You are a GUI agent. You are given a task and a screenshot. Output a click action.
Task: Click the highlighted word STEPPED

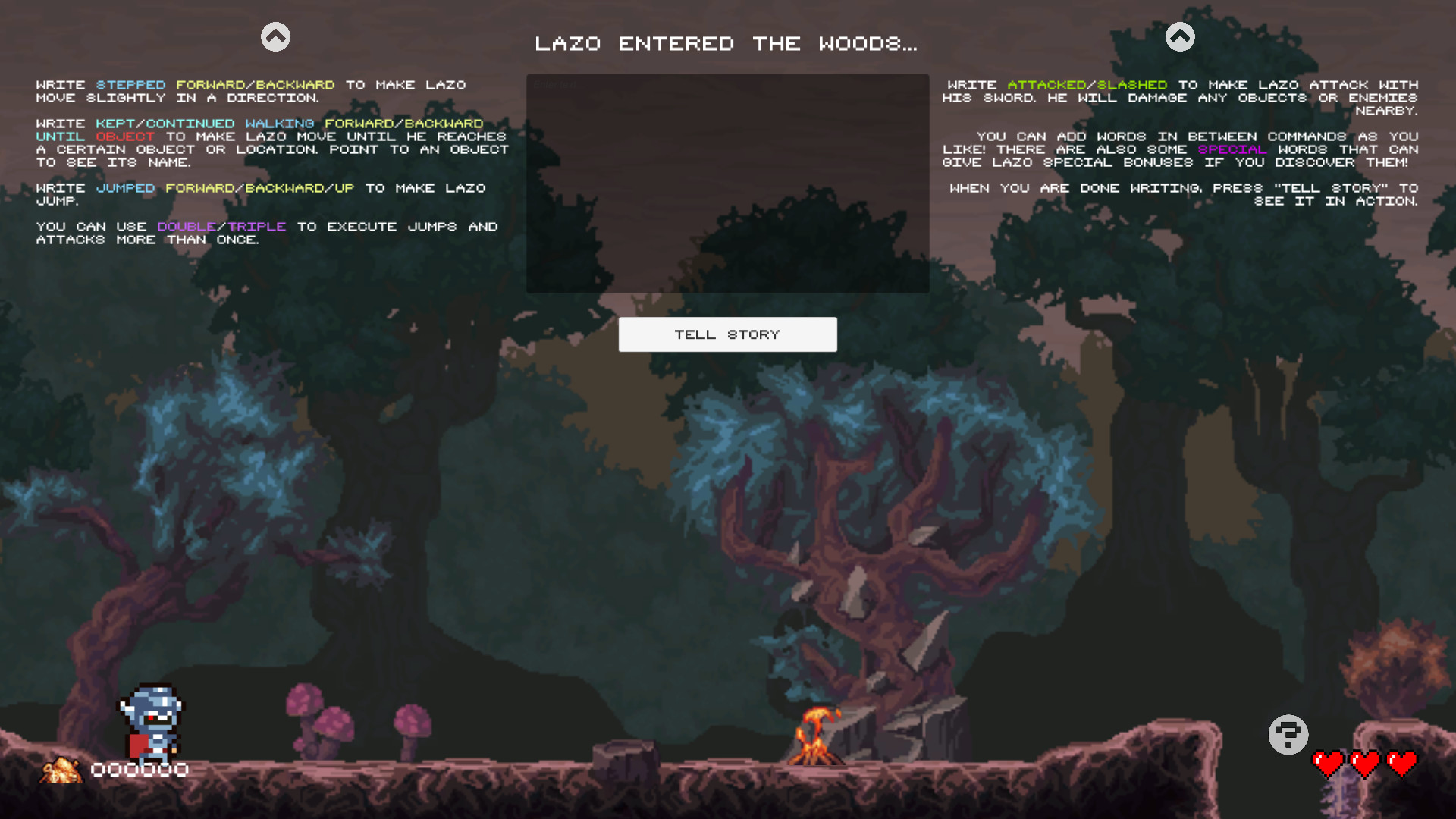[130, 85]
